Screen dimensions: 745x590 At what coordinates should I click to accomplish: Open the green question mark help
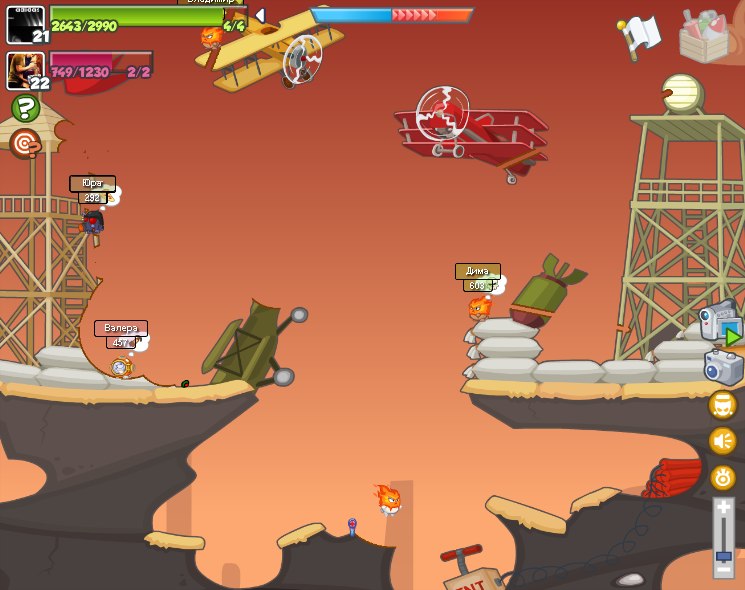click(x=25, y=108)
